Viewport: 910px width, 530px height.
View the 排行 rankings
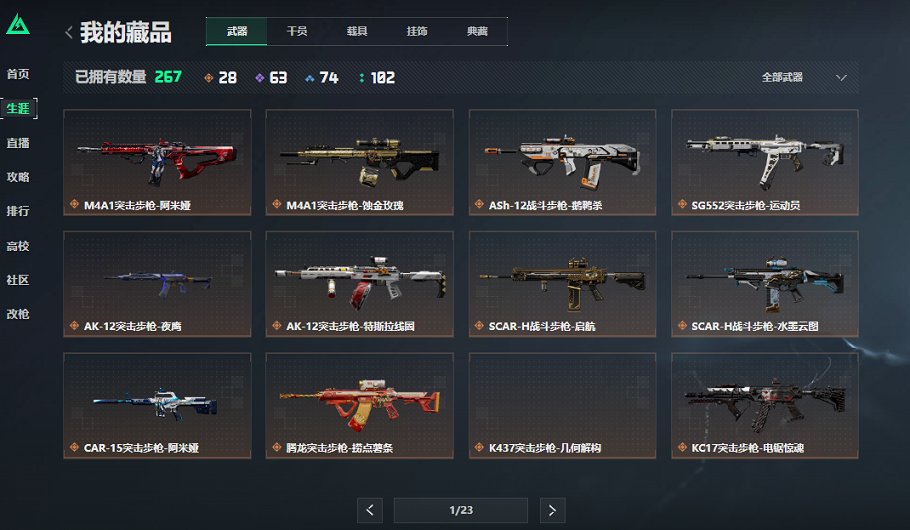pos(18,211)
